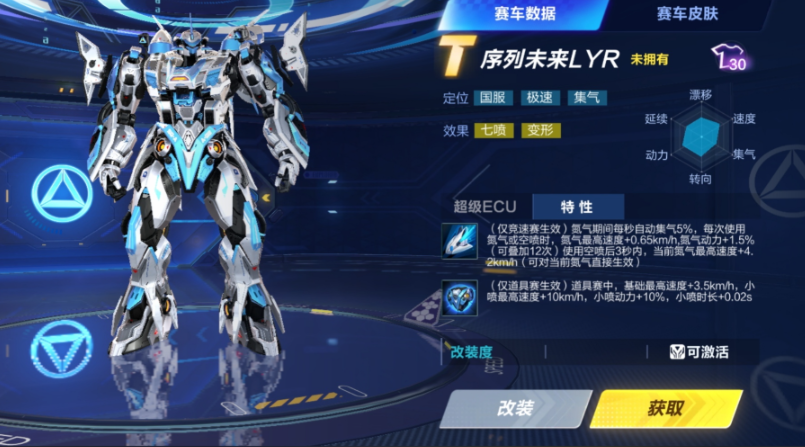805x447 pixels.
Task: Choose the 极速 position tag
Action: pos(540,99)
